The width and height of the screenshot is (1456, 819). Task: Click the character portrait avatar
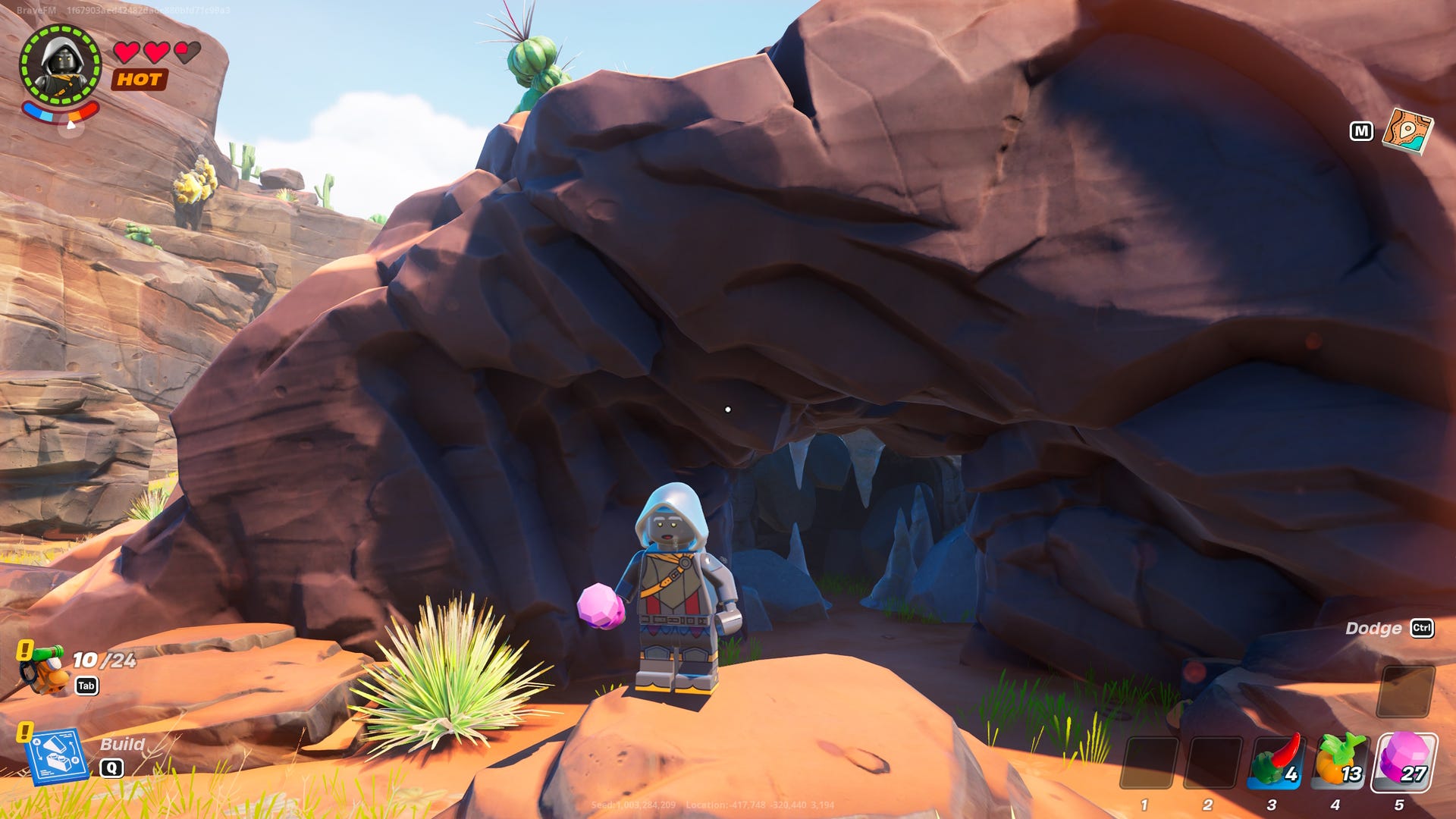click(x=61, y=62)
